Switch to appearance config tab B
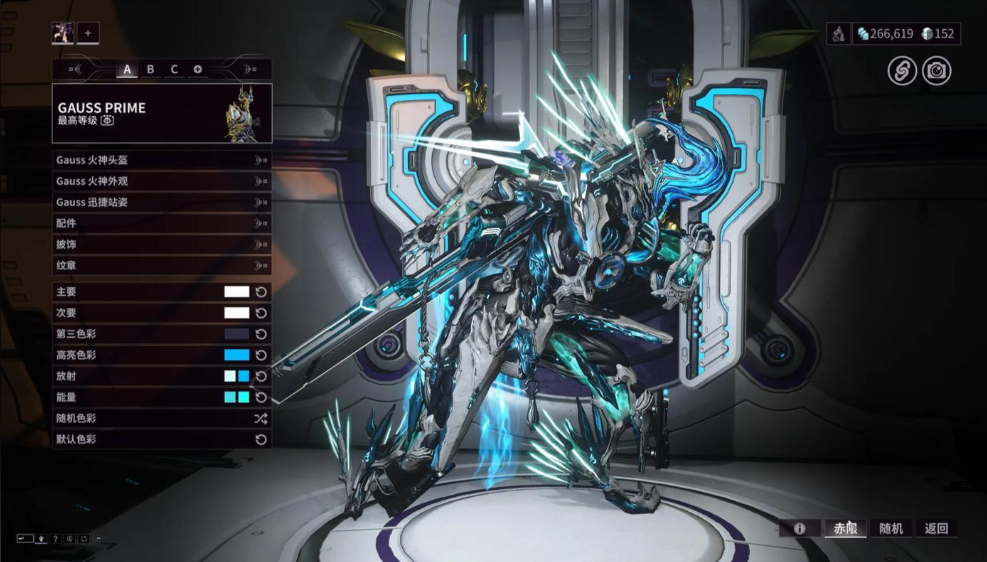The width and height of the screenshot is (987, 562). [x=150, y=69]
